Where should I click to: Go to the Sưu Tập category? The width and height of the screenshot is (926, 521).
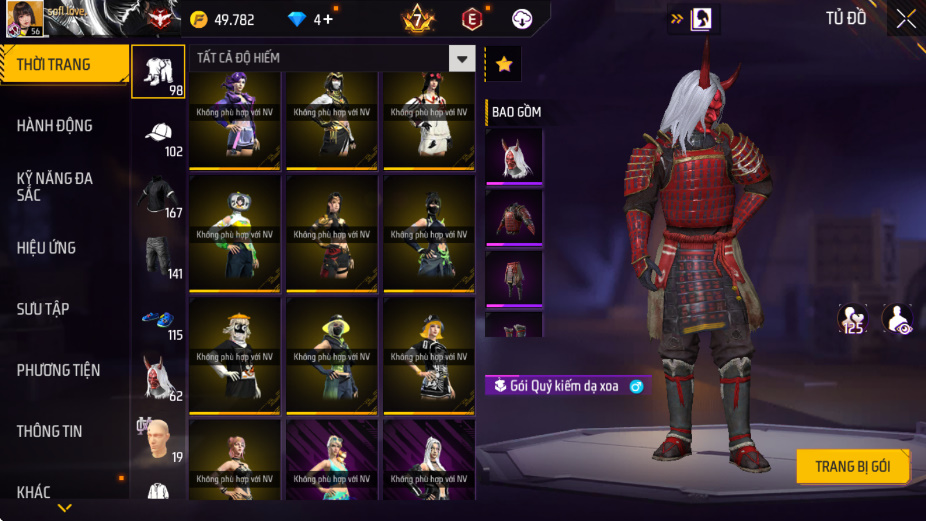point(64,309)
